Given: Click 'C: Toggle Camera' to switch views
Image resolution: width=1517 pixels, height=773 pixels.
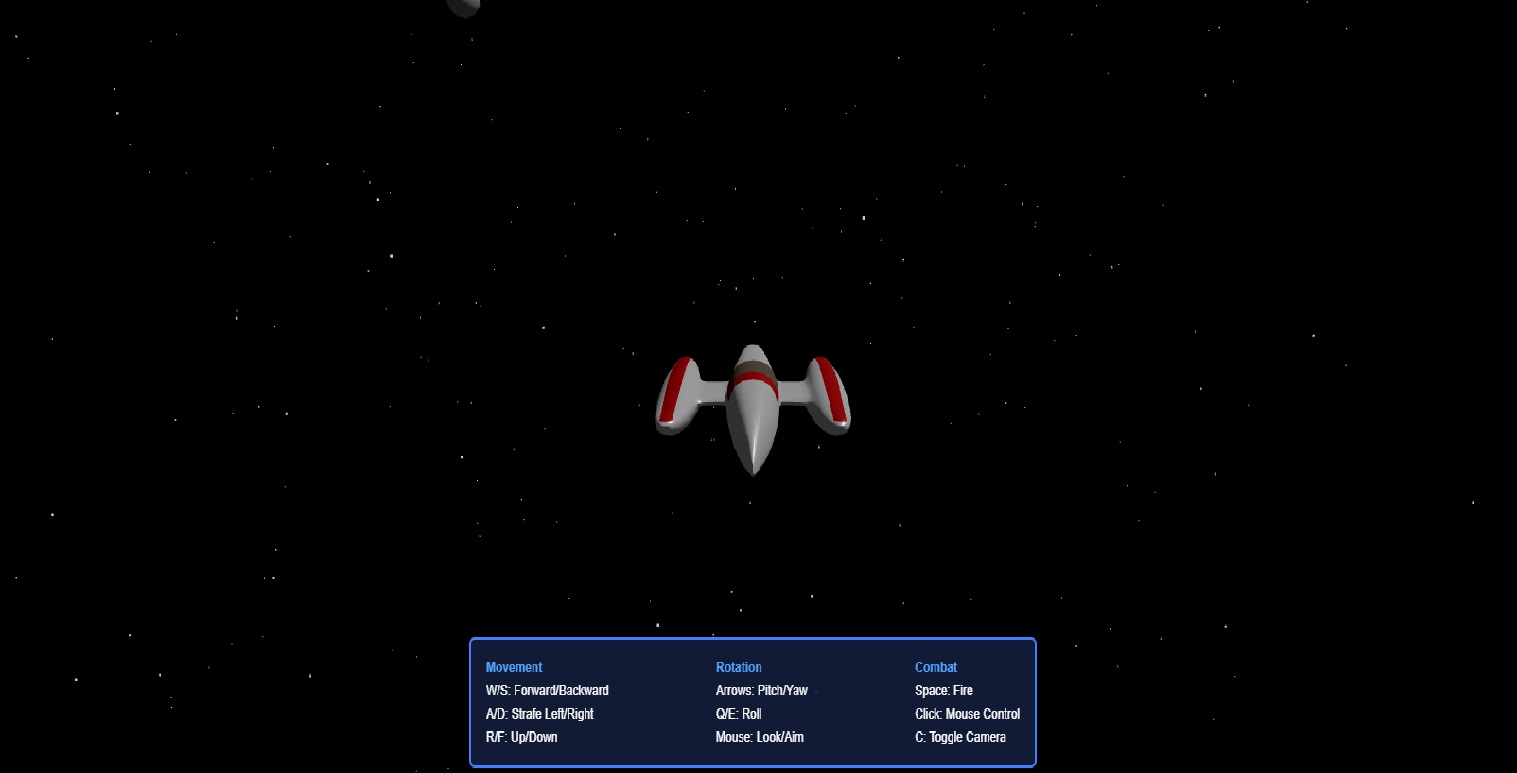Looking at the screenshot, I should (960, 737).
